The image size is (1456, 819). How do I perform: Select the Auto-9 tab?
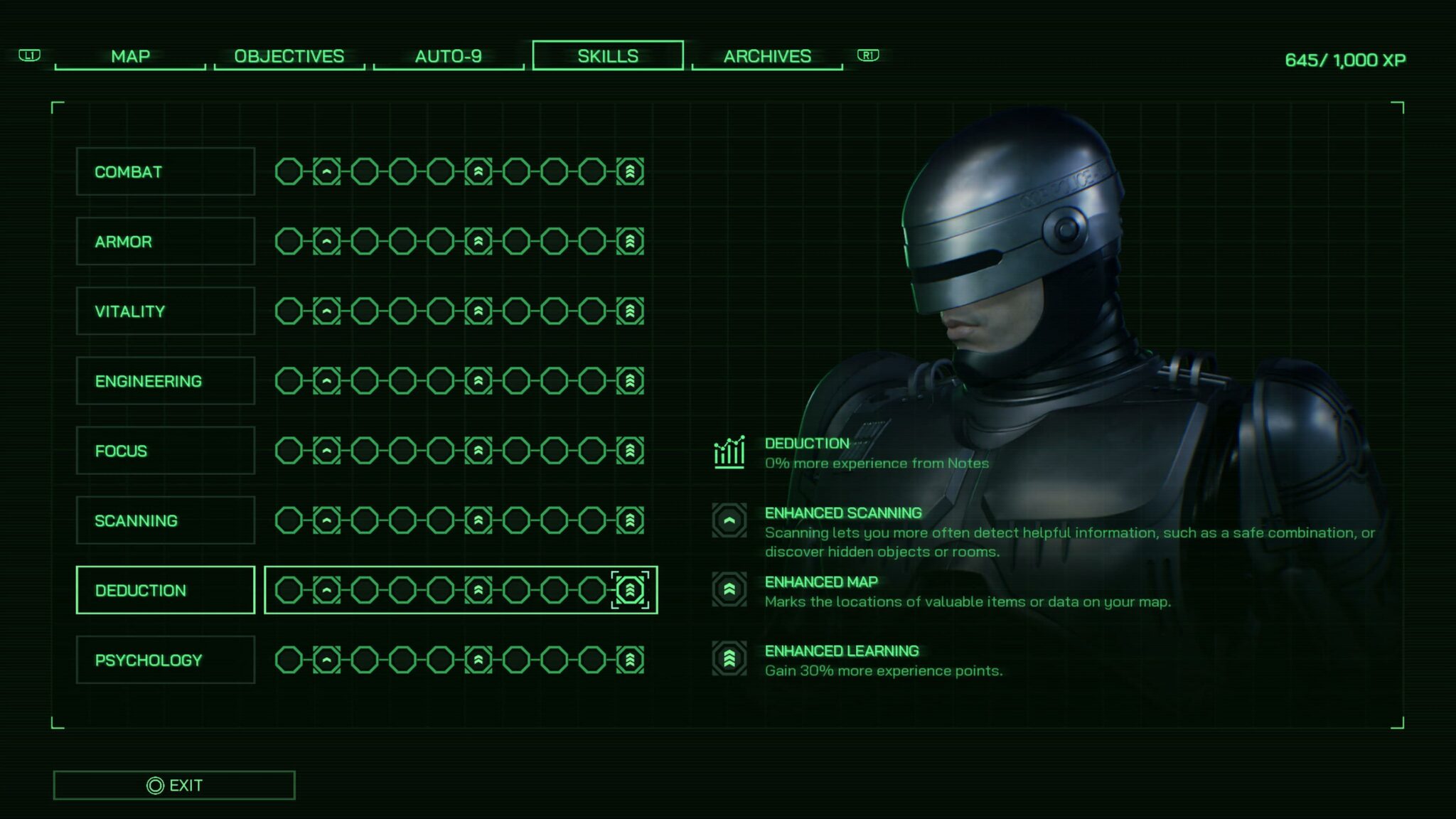point(448,56)
